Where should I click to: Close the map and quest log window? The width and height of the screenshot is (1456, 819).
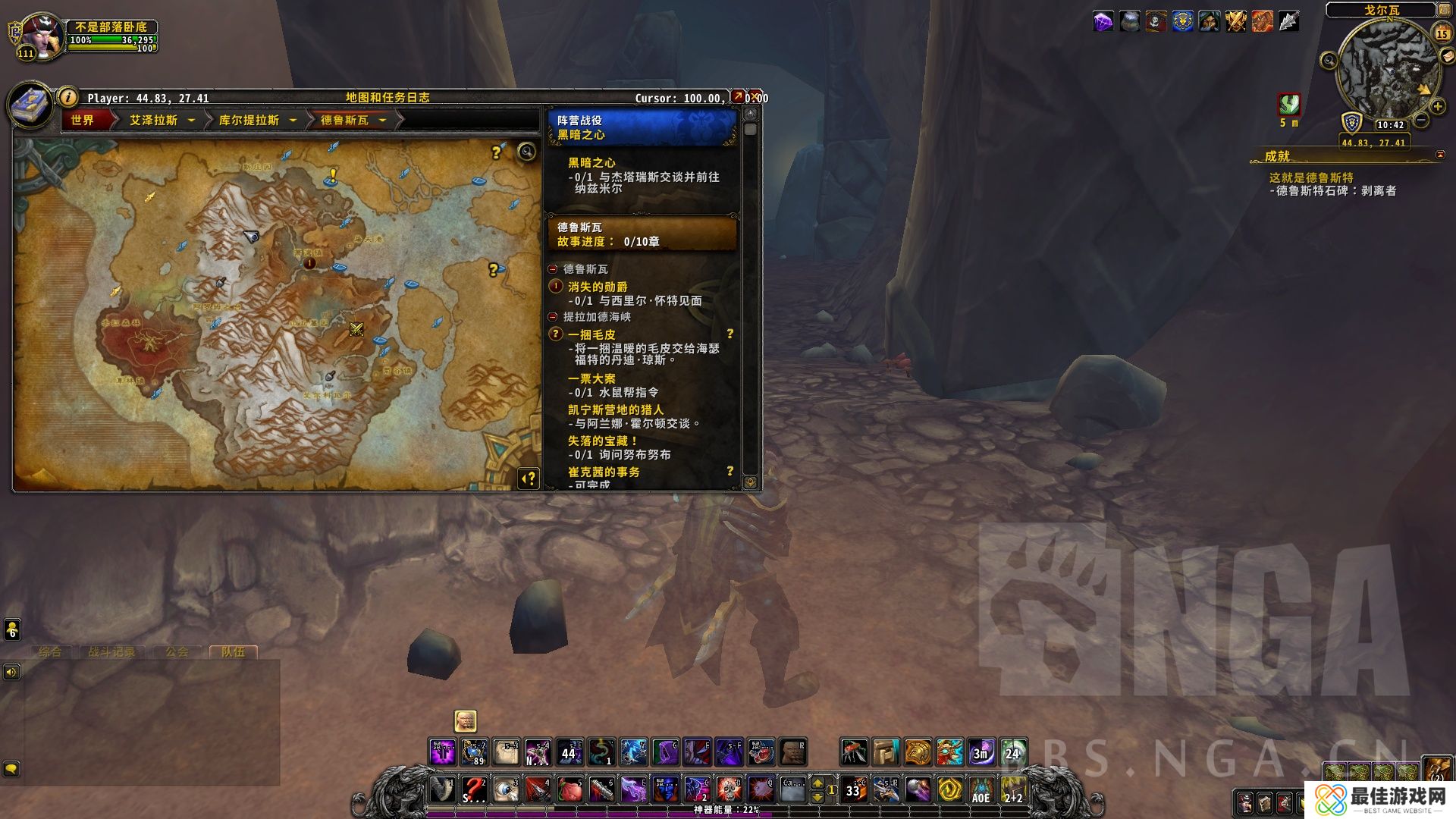coord(757,97)
